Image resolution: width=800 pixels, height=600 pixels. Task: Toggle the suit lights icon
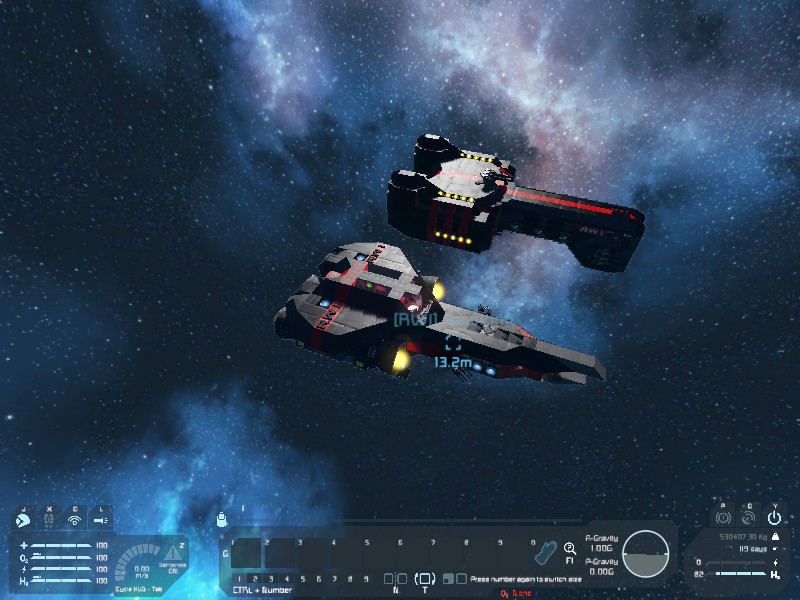[100, 519]
